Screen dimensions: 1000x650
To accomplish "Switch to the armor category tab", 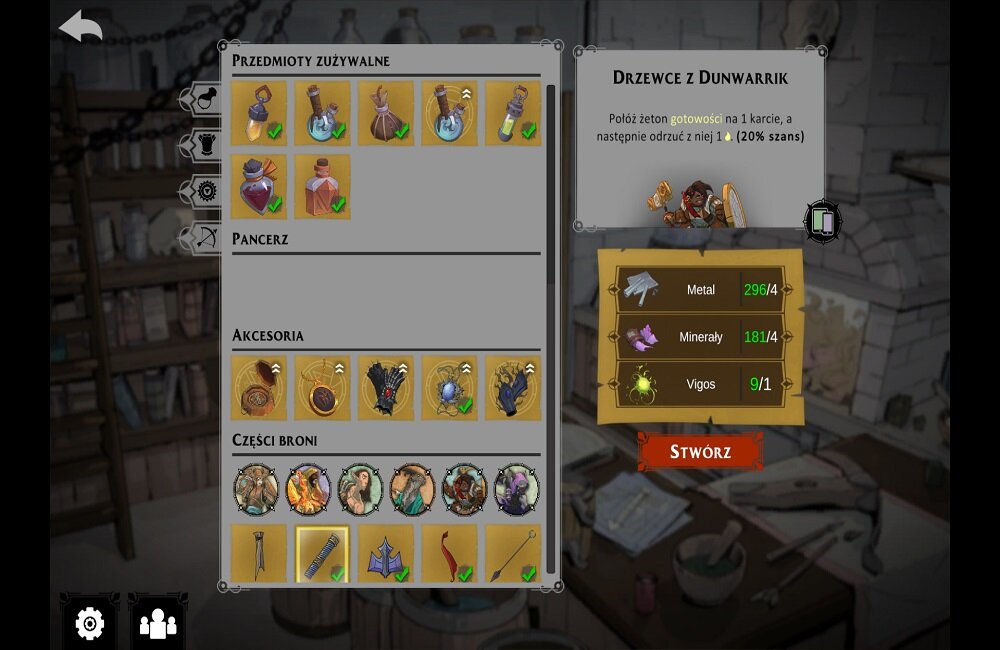I will (203, 145).
